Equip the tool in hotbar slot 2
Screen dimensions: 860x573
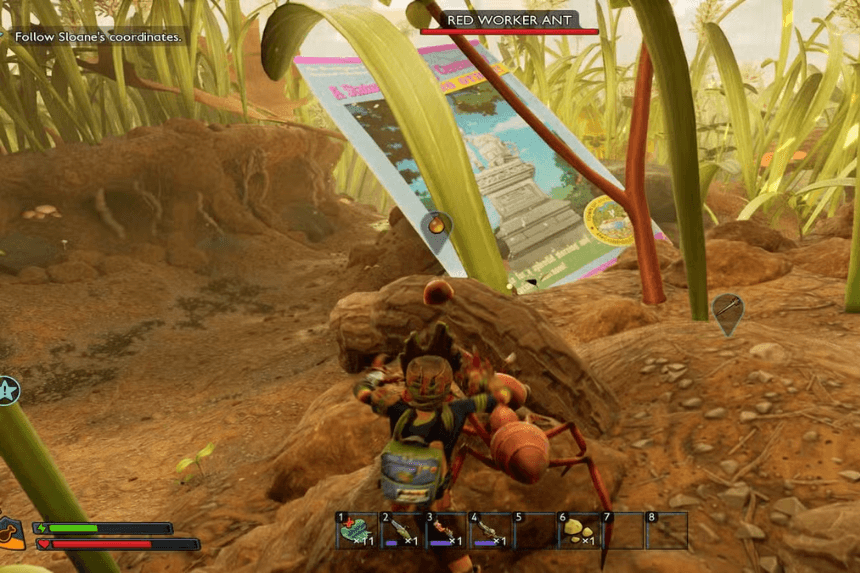tap(400, 530)
